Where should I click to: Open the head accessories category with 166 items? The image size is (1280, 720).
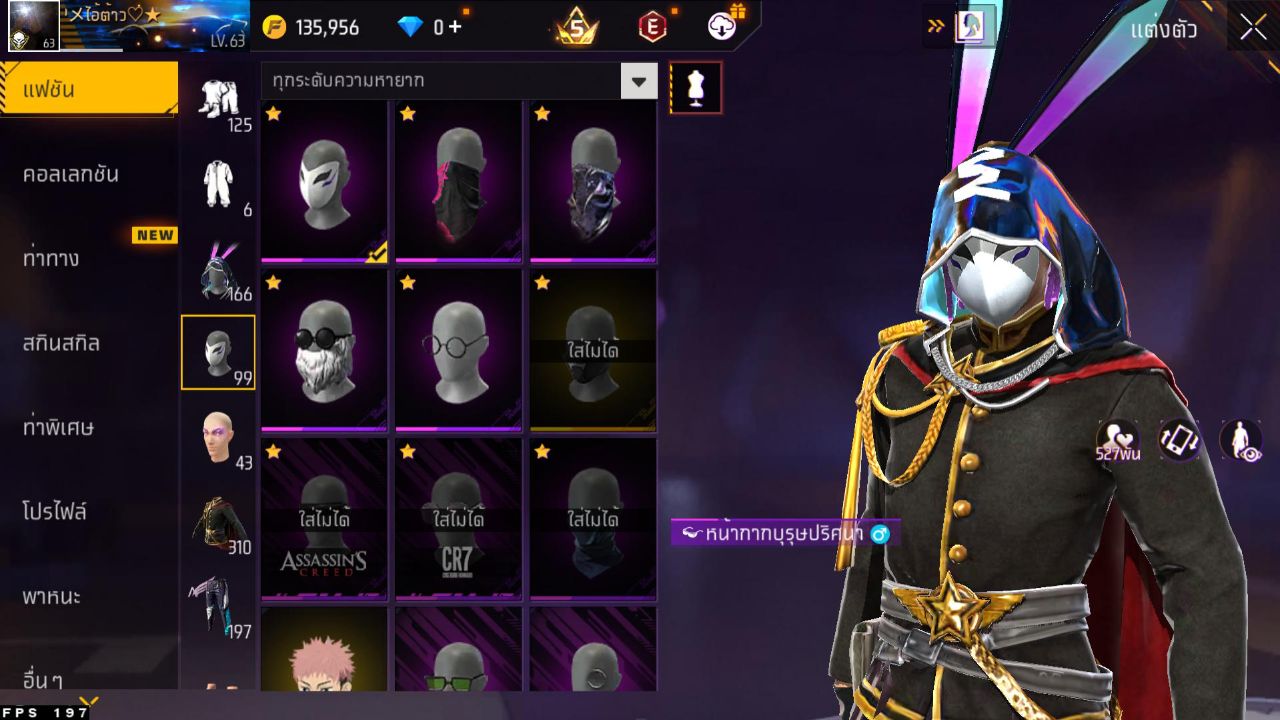218,272
